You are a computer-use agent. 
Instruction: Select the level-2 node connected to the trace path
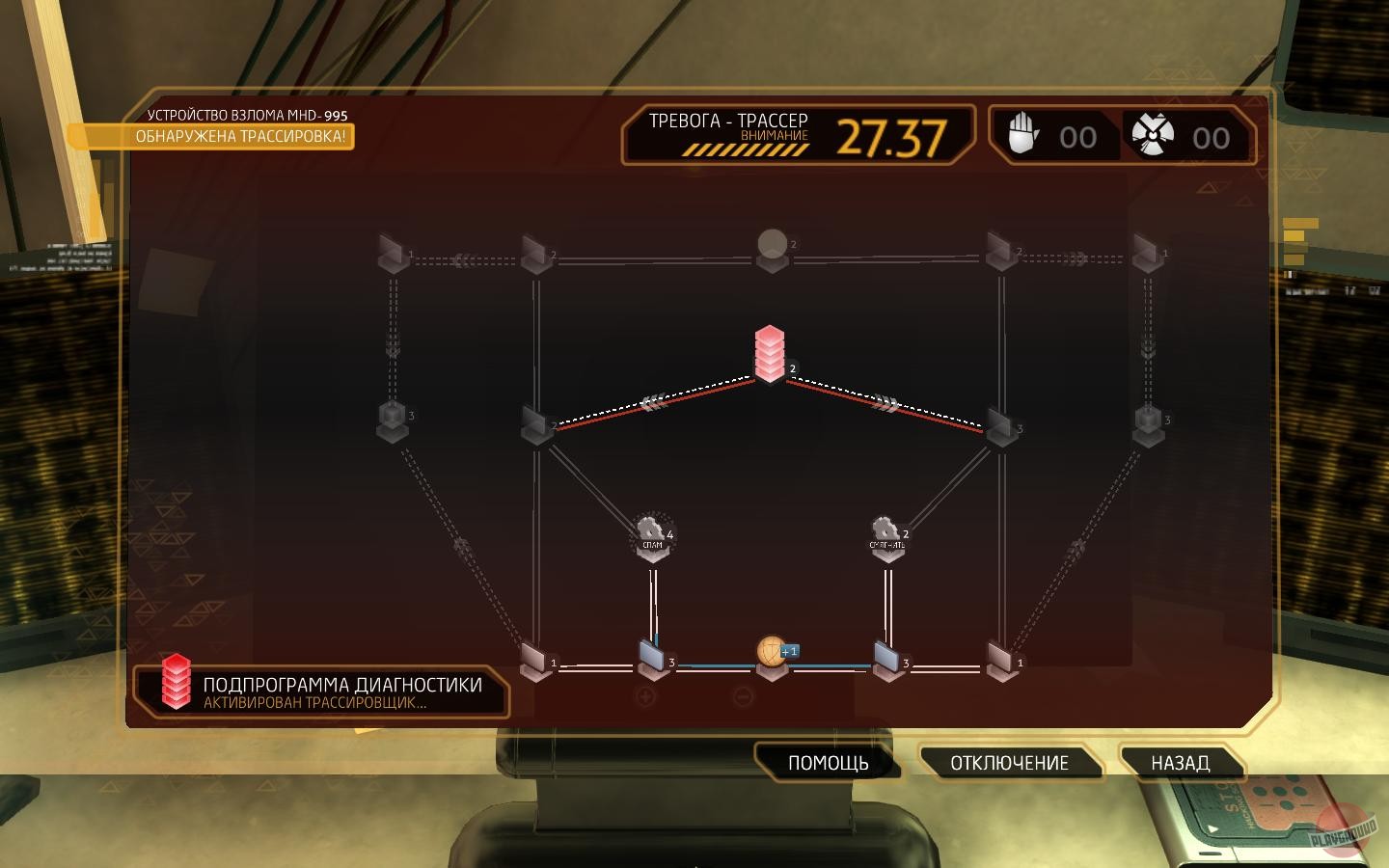point(535,424)
